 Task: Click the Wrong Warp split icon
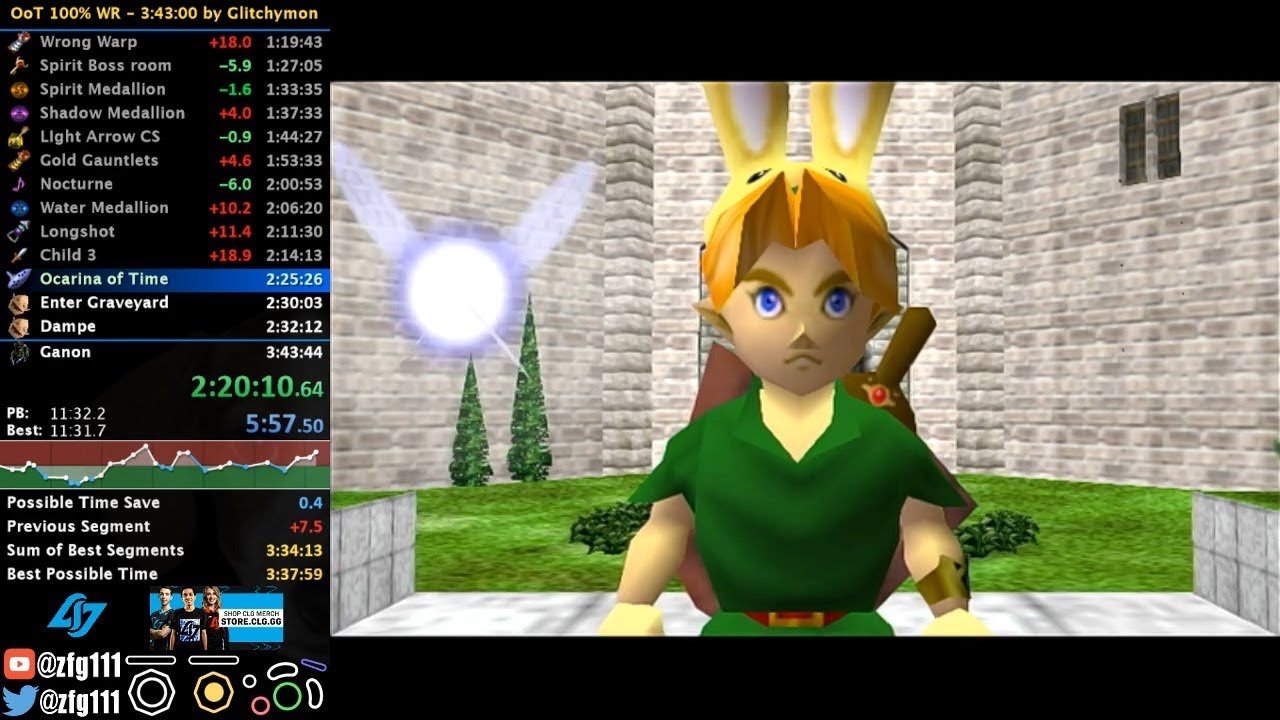pos(20,41)
